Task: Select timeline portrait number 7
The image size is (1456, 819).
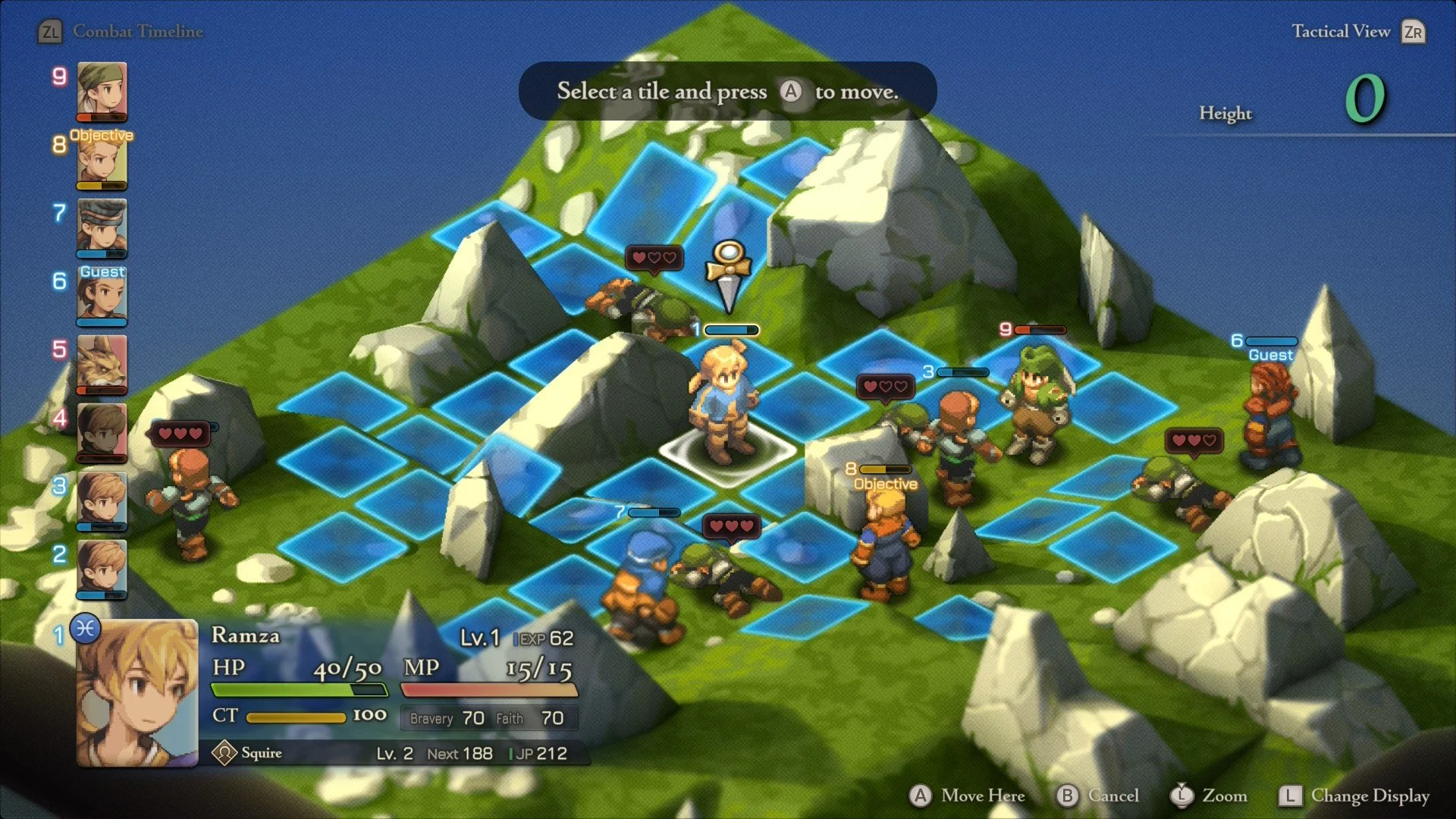Action: click(x=102, y=227)
